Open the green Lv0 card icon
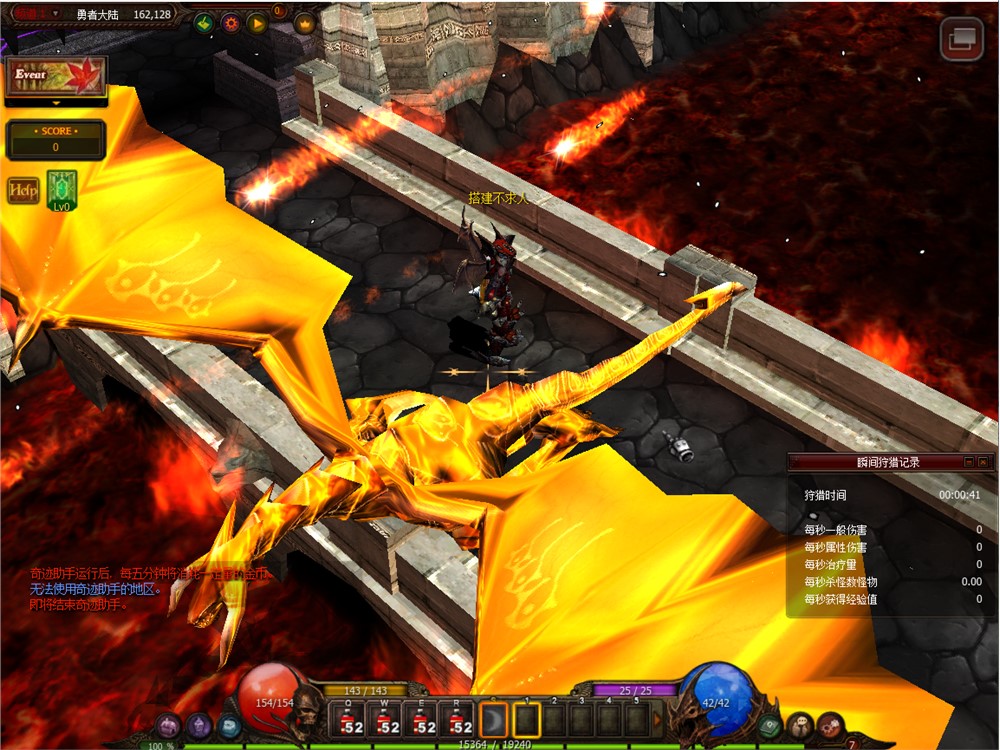The image size is (1000, 750). (62, 190)
